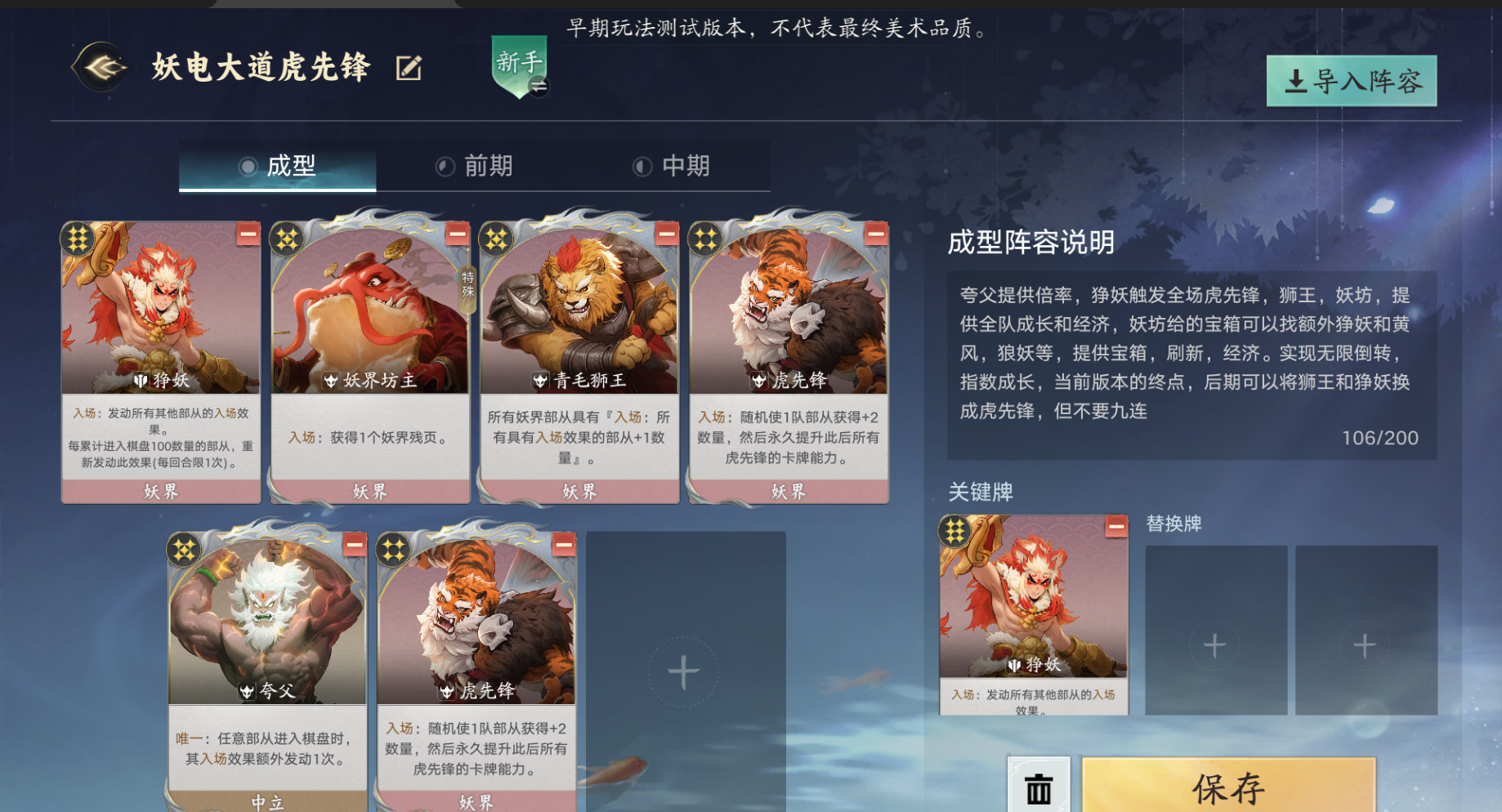This screenshot has width=1502, height=812.
Task: Click the plus tile in the empty minion slot
Action: click(x=680, y=672)
